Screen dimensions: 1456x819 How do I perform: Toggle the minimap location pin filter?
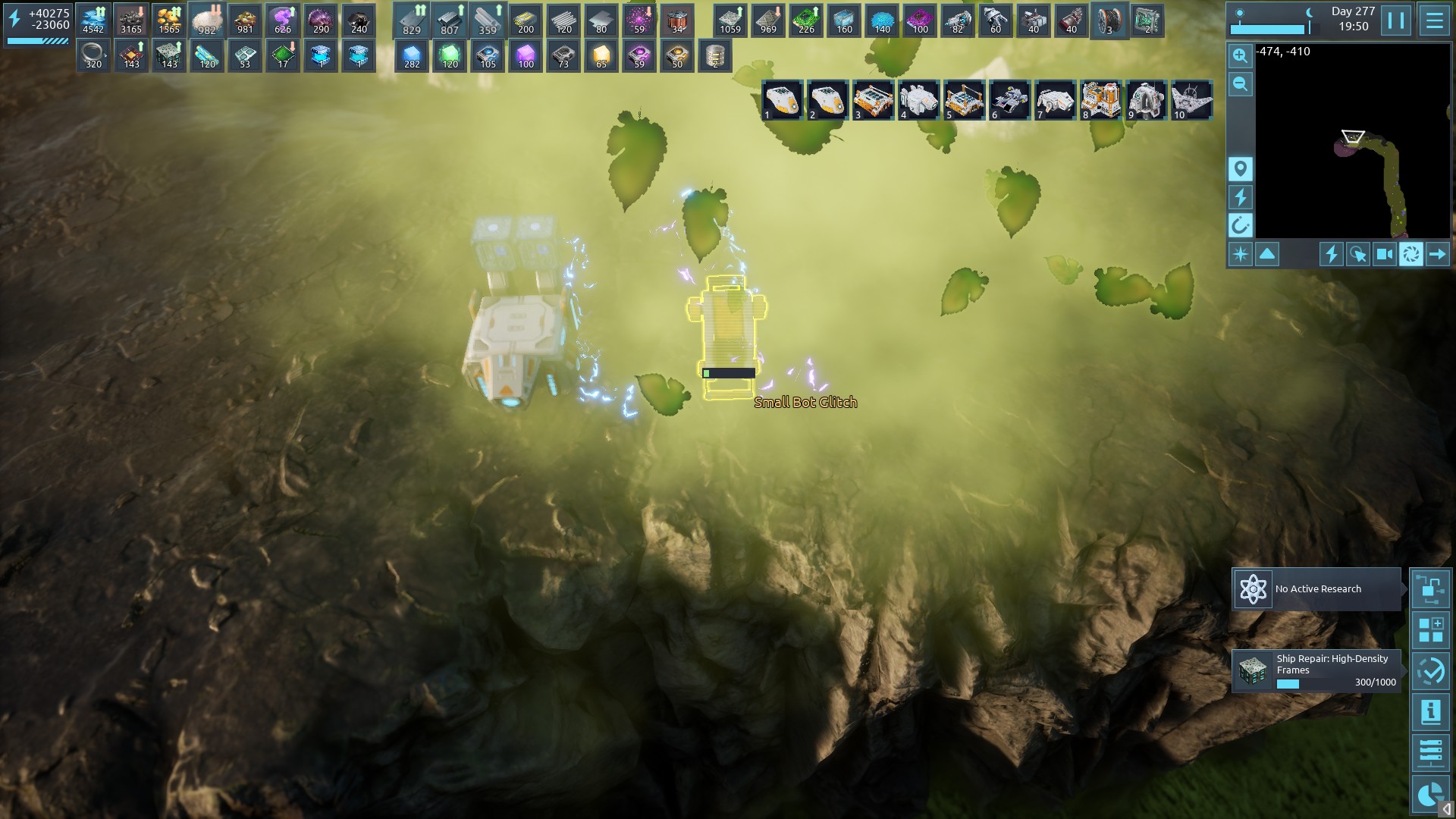(1241, 168)
